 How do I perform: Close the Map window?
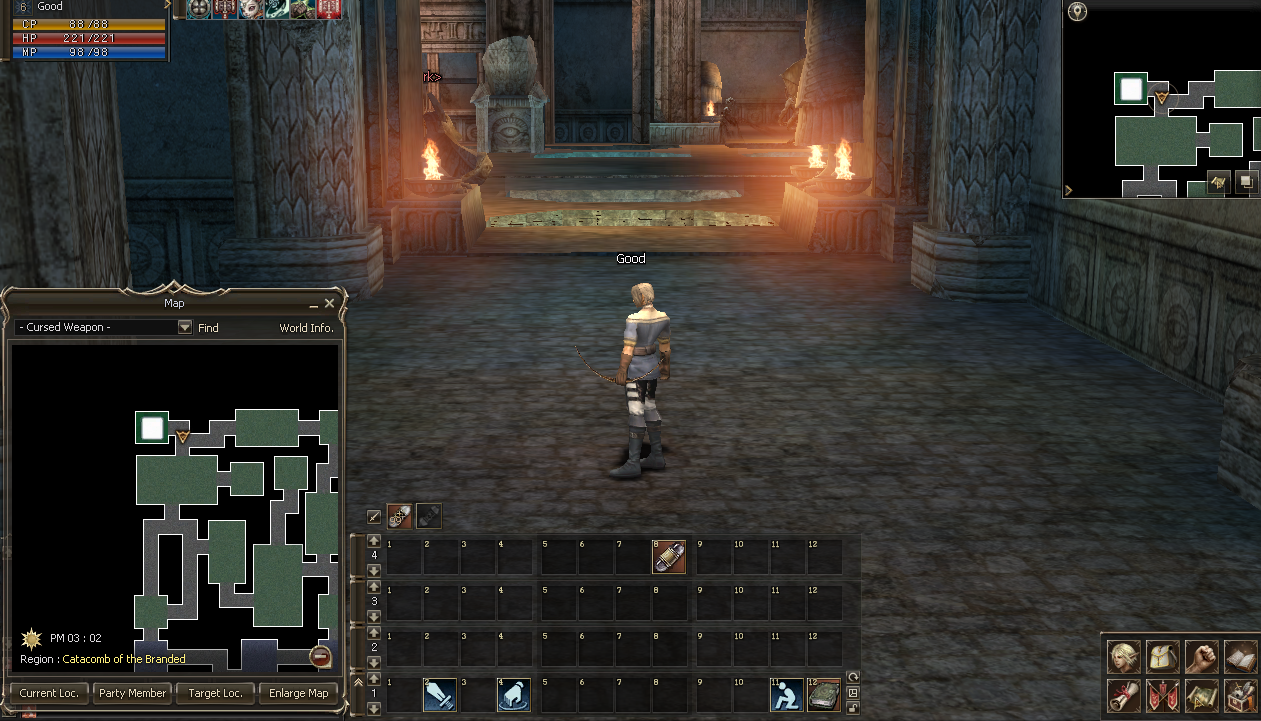[329, 303]
